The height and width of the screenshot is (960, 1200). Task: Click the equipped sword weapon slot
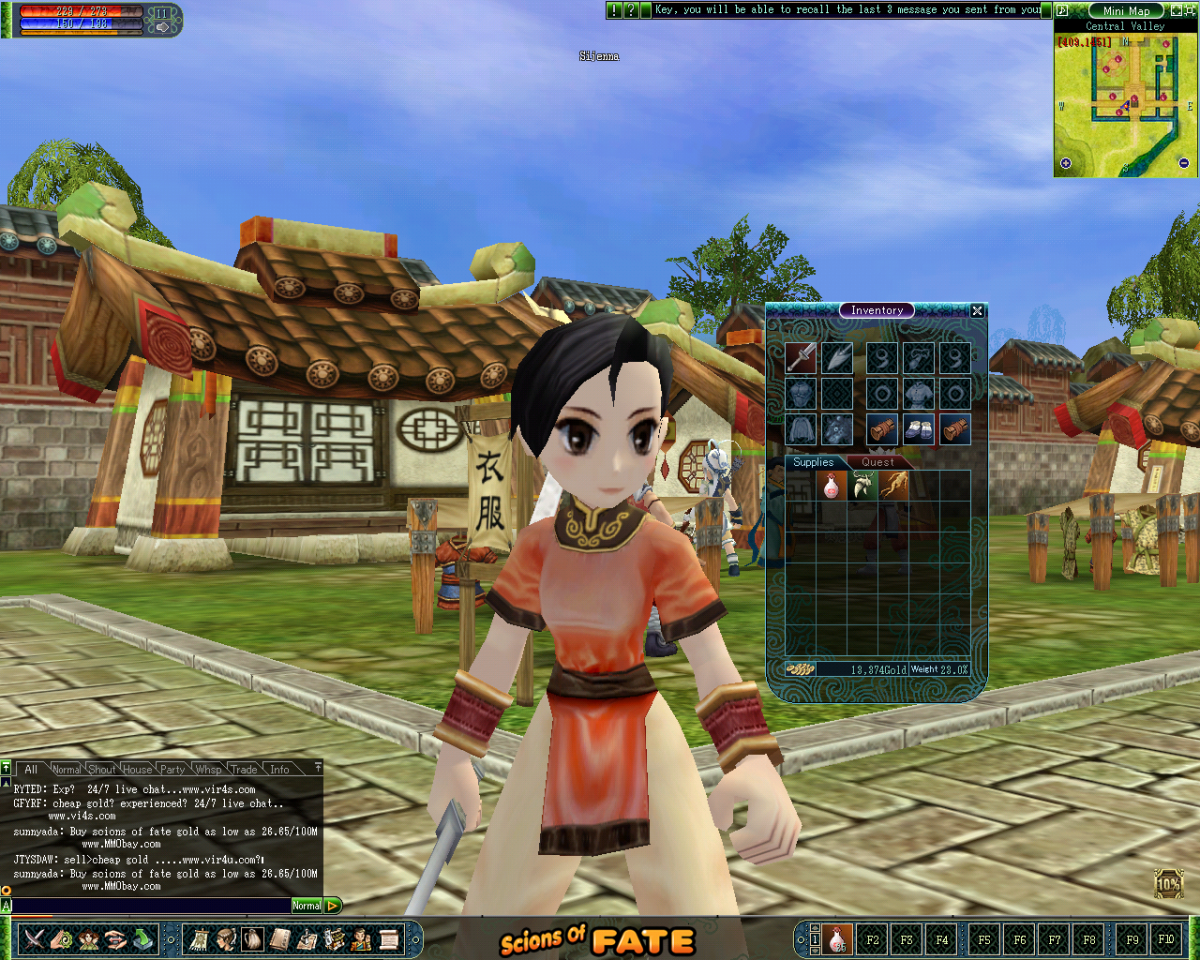pyautogui.click(x=801, y=357)
